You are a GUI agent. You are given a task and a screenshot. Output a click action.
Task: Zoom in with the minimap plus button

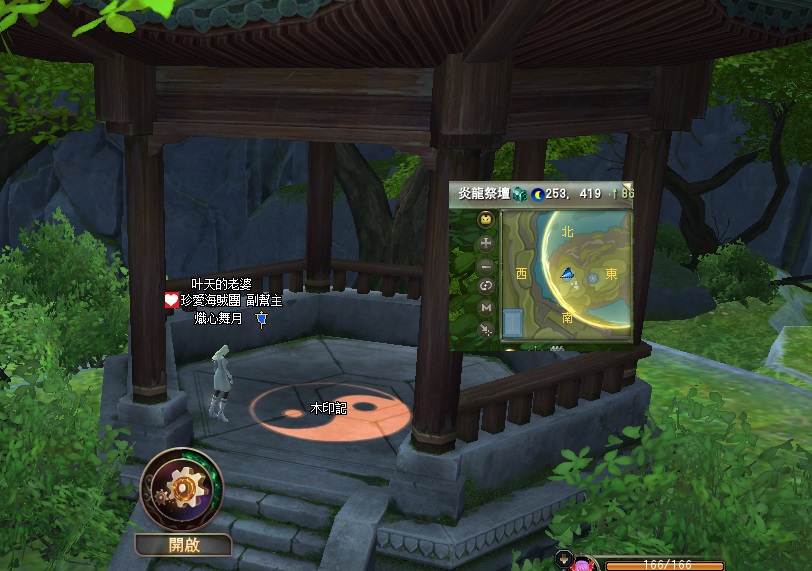point(486,243)
